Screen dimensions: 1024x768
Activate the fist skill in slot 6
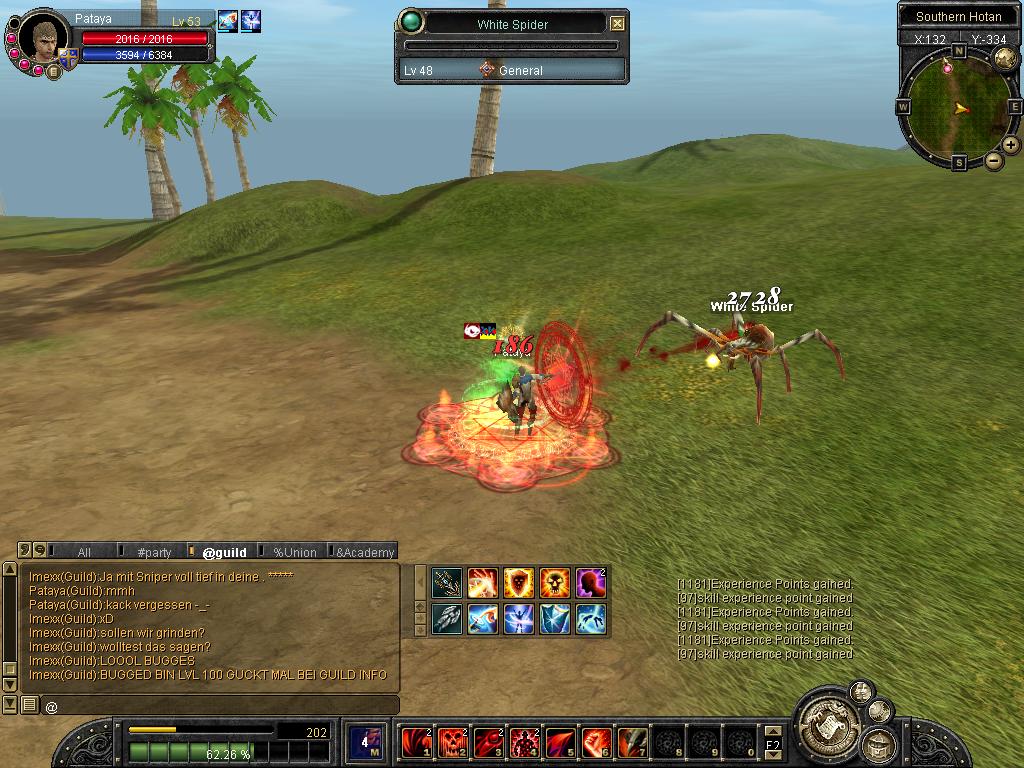(596, 742)
